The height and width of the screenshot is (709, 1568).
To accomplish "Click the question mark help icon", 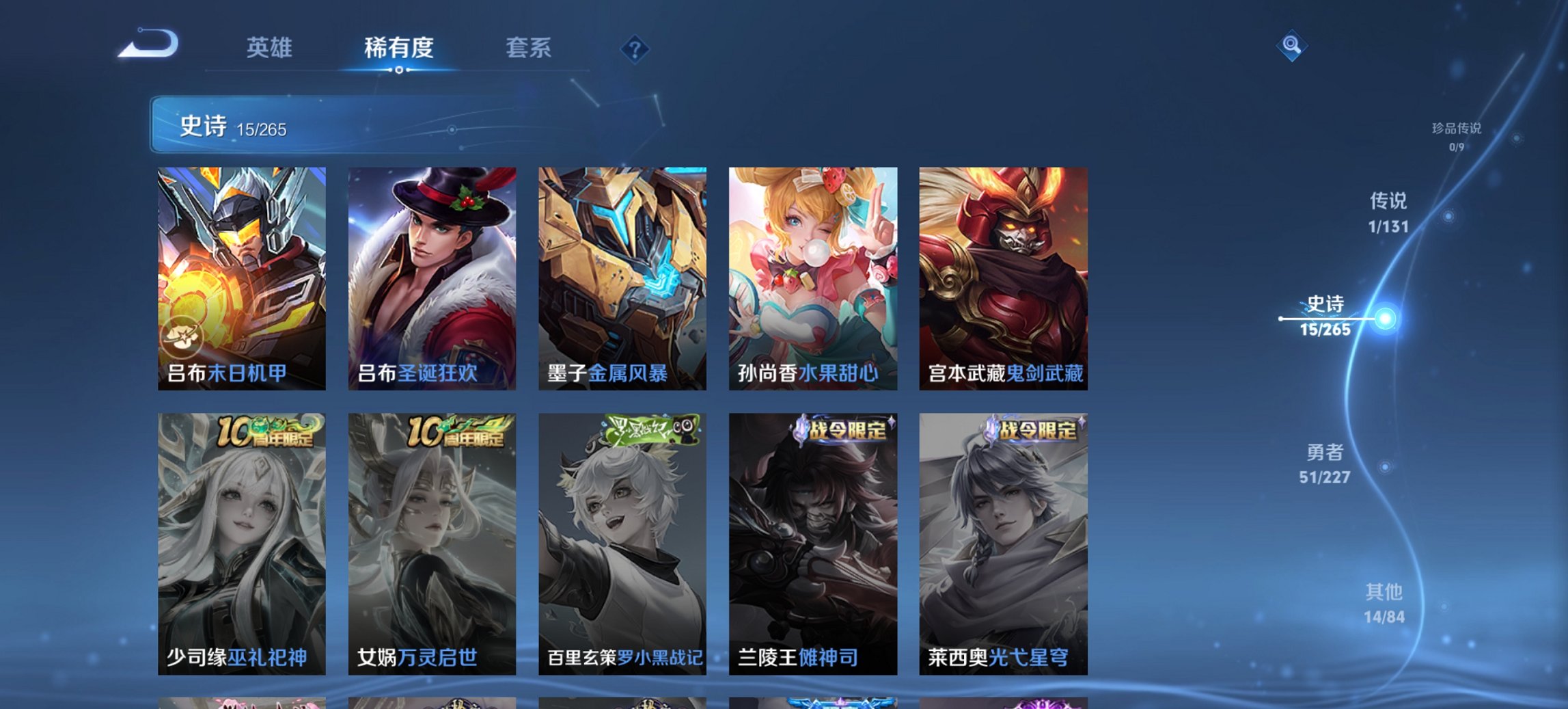I will pos(634,49).
